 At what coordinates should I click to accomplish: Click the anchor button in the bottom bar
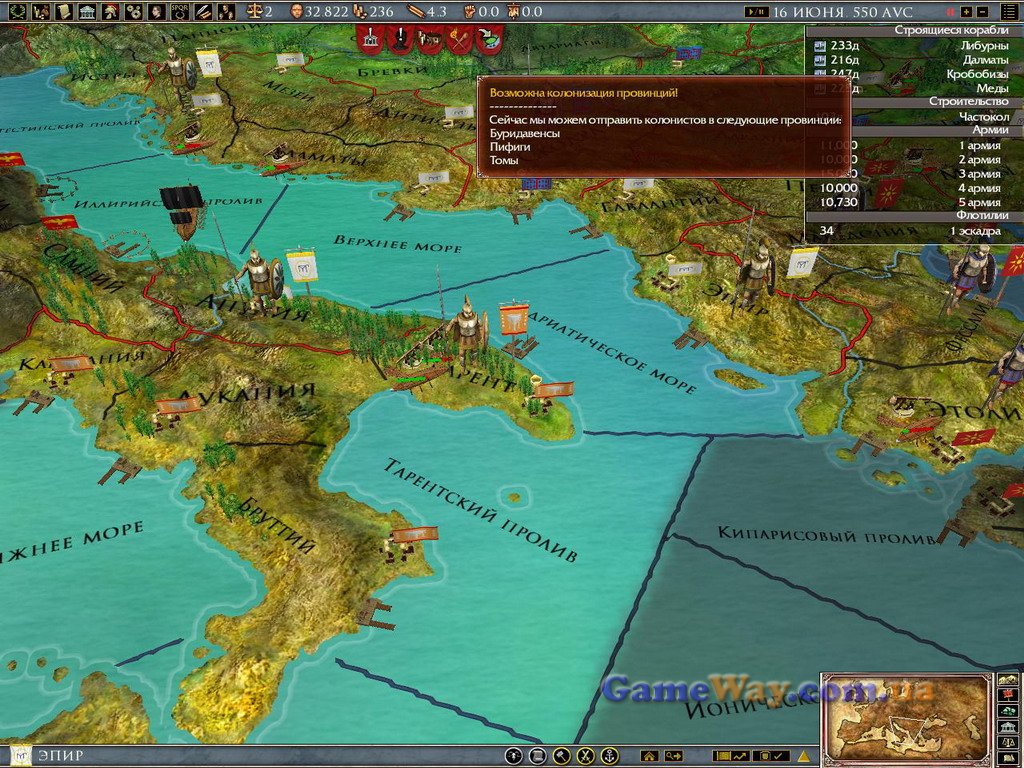609,756
